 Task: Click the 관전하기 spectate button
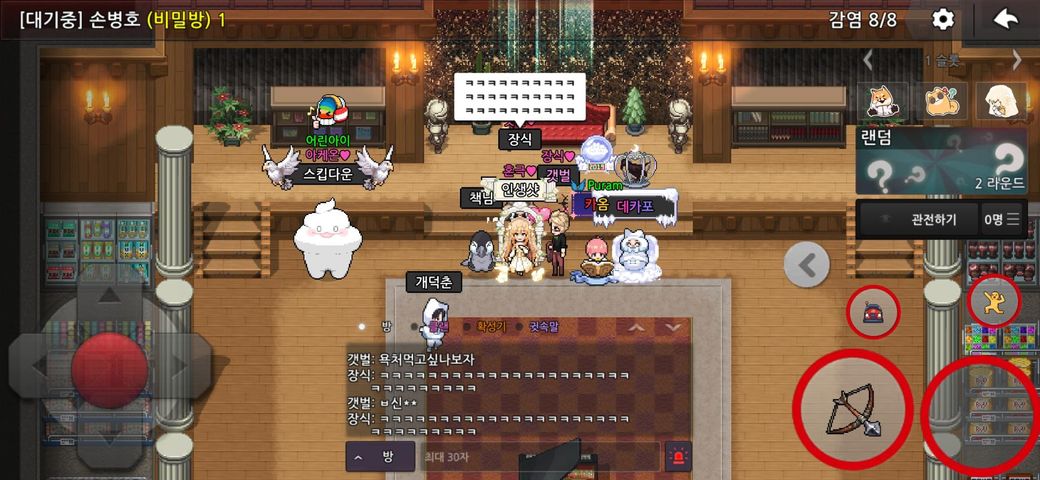coord(915,219)
